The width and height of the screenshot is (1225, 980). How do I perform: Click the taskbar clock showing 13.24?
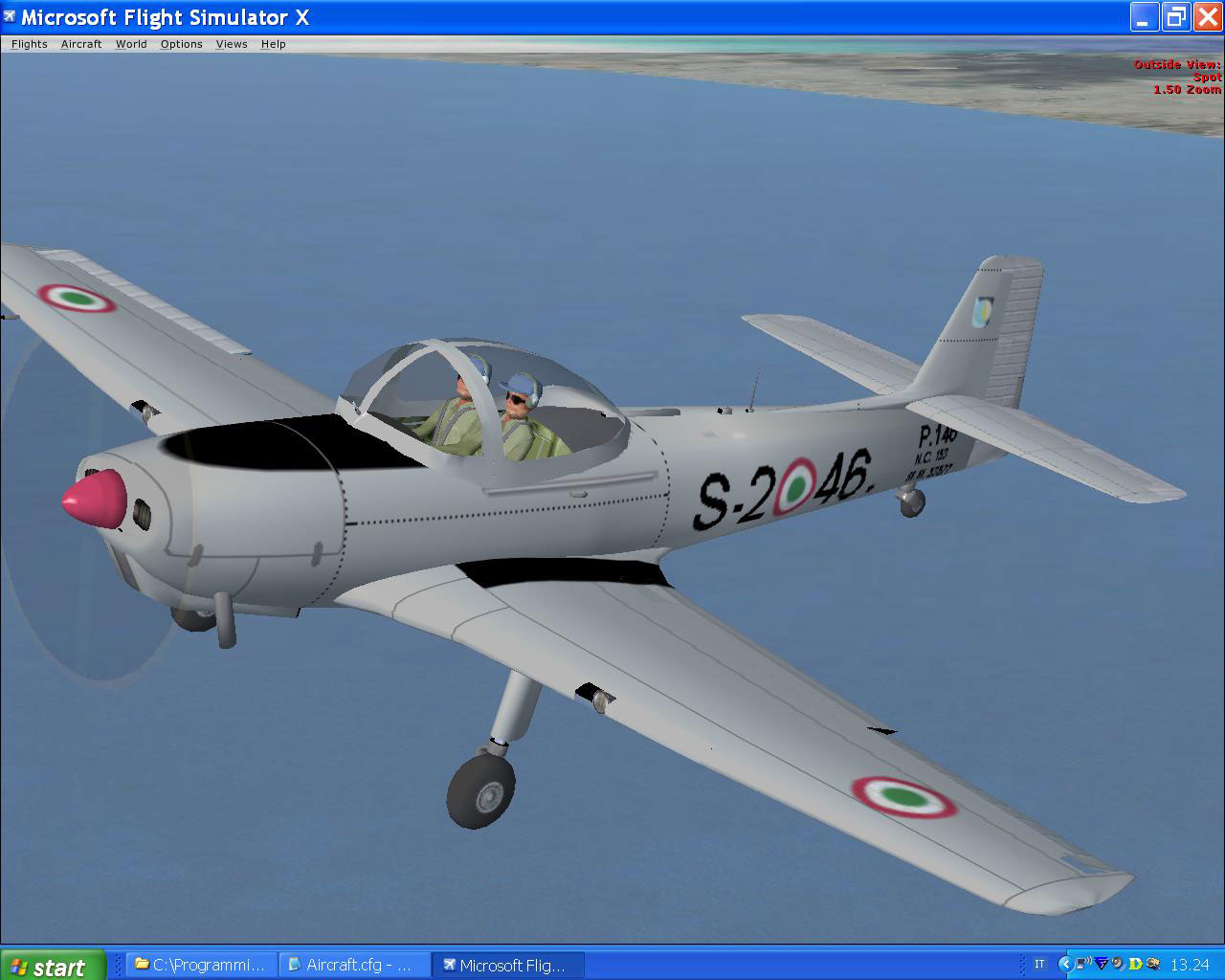point(1192,964)
